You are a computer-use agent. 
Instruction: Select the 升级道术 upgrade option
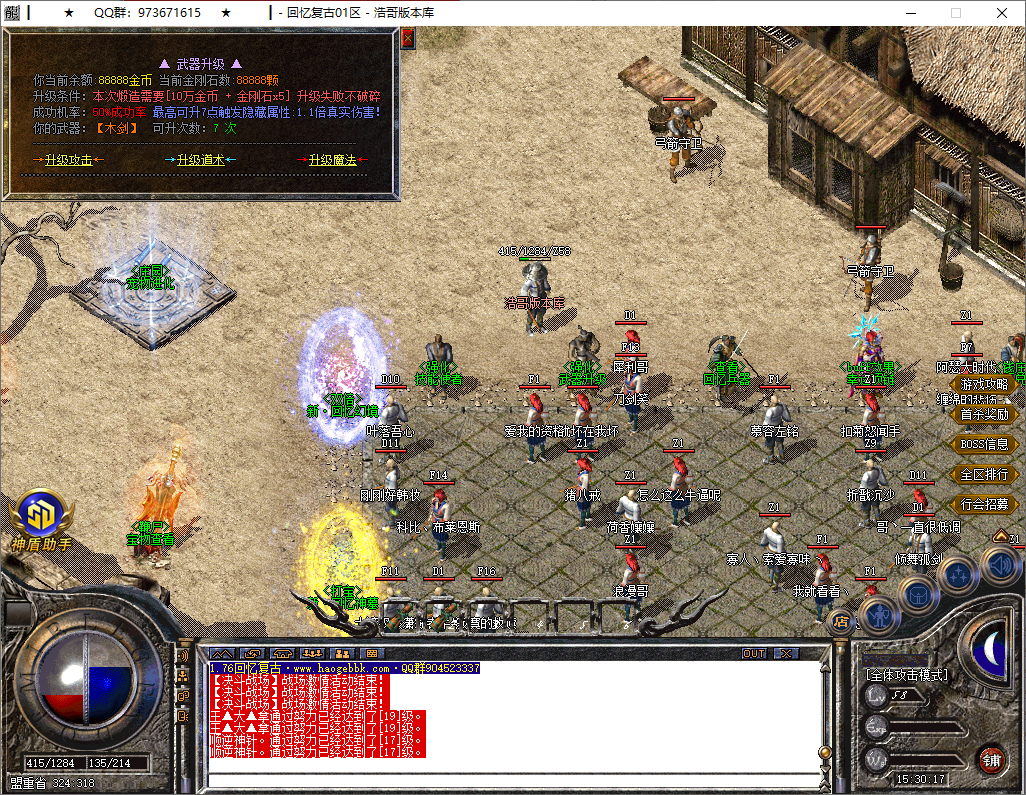pyautogui.click(x=200, y=160)
